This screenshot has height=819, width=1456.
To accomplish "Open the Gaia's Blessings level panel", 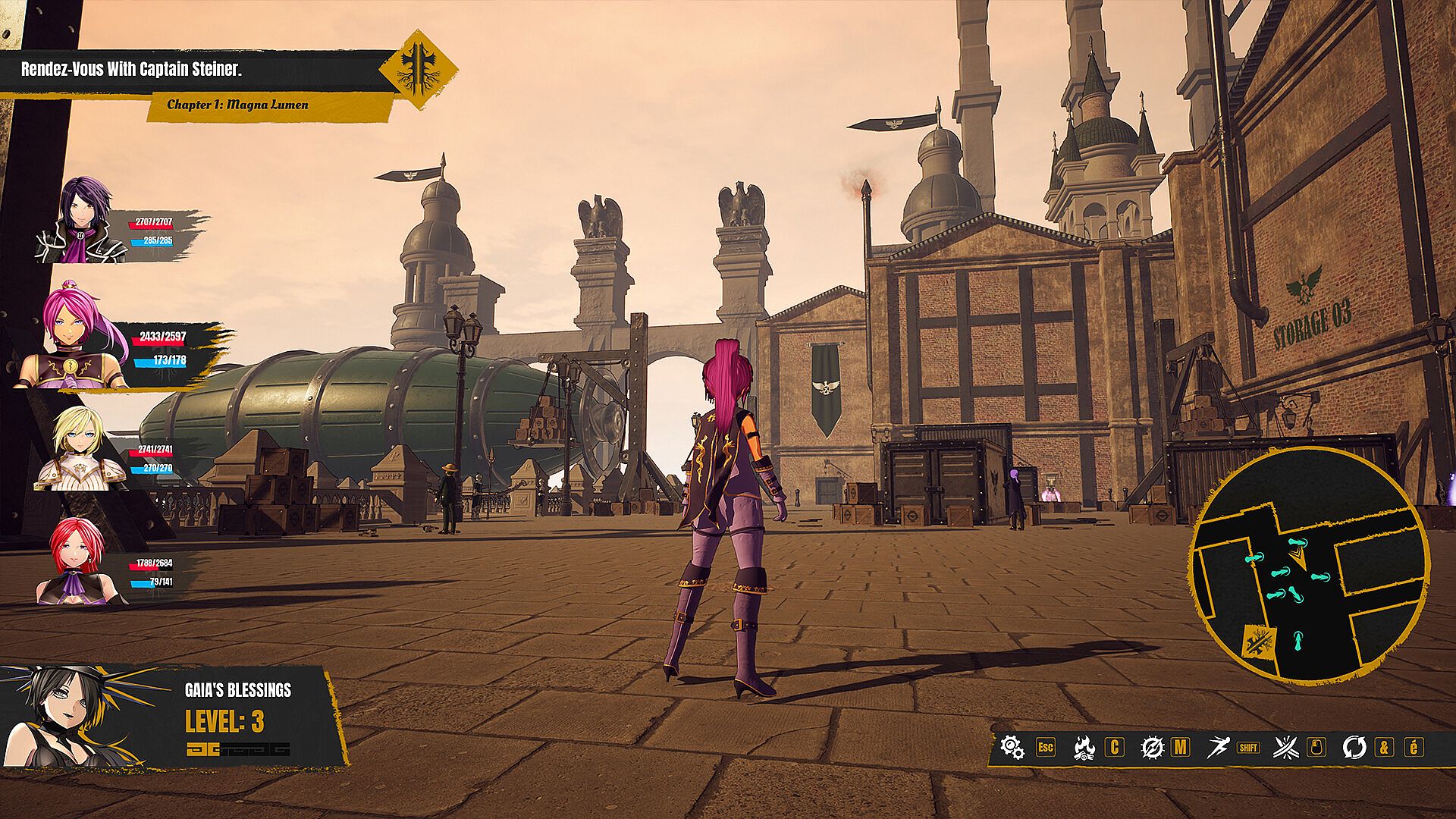I will point(174,717).
